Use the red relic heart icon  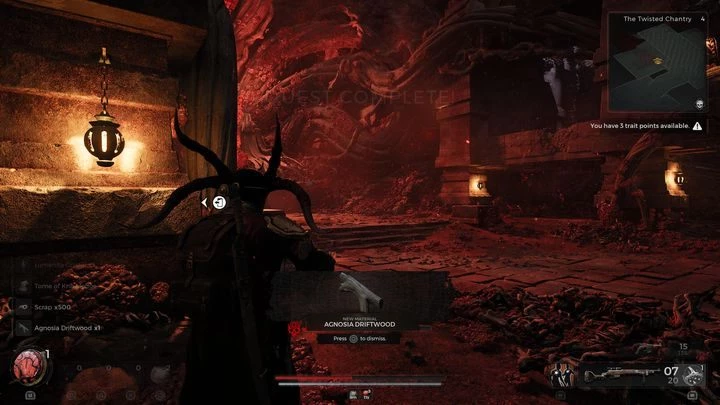[x=29, y=366]
